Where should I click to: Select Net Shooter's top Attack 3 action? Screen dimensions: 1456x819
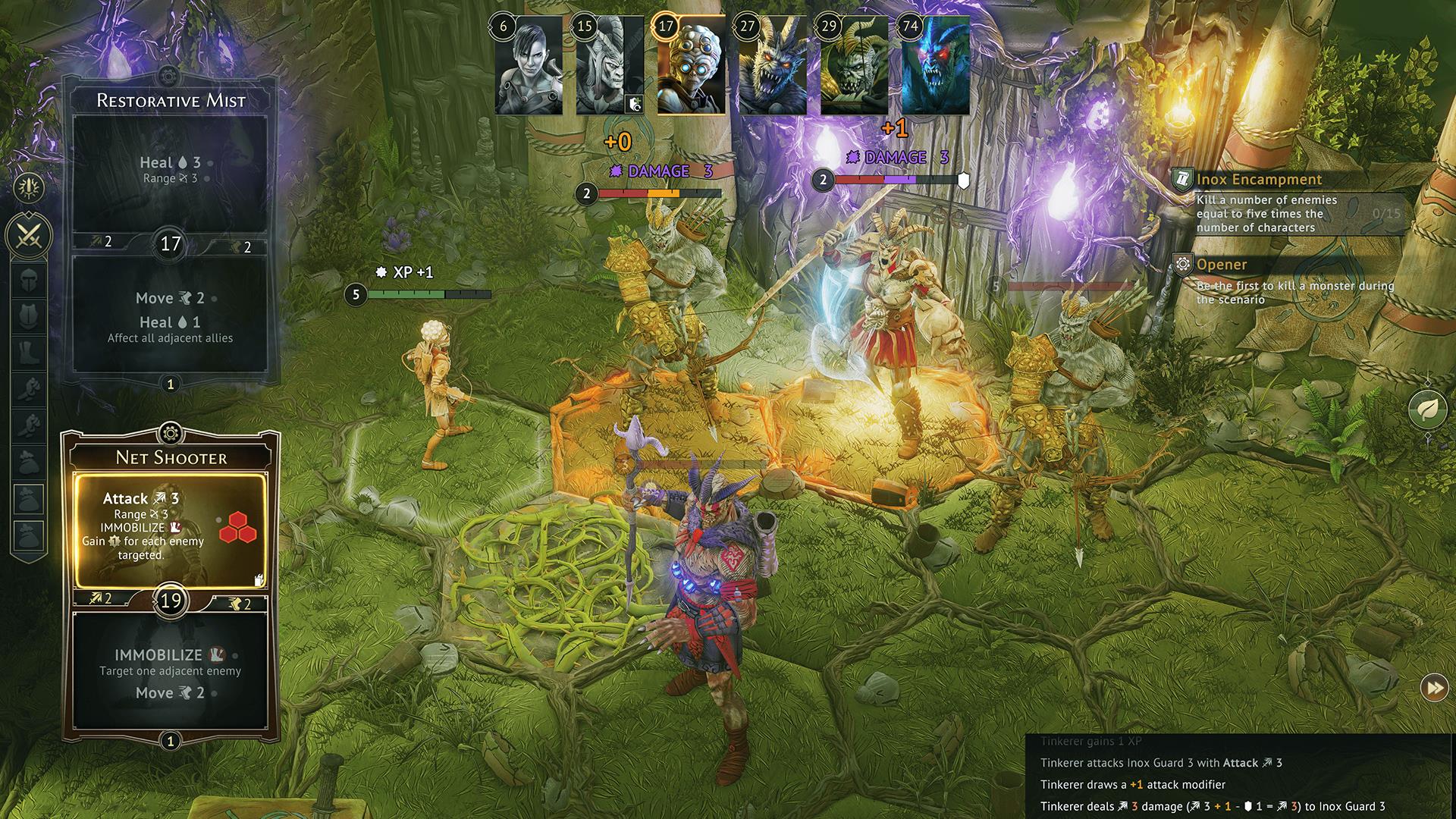[x=170, y=530]
